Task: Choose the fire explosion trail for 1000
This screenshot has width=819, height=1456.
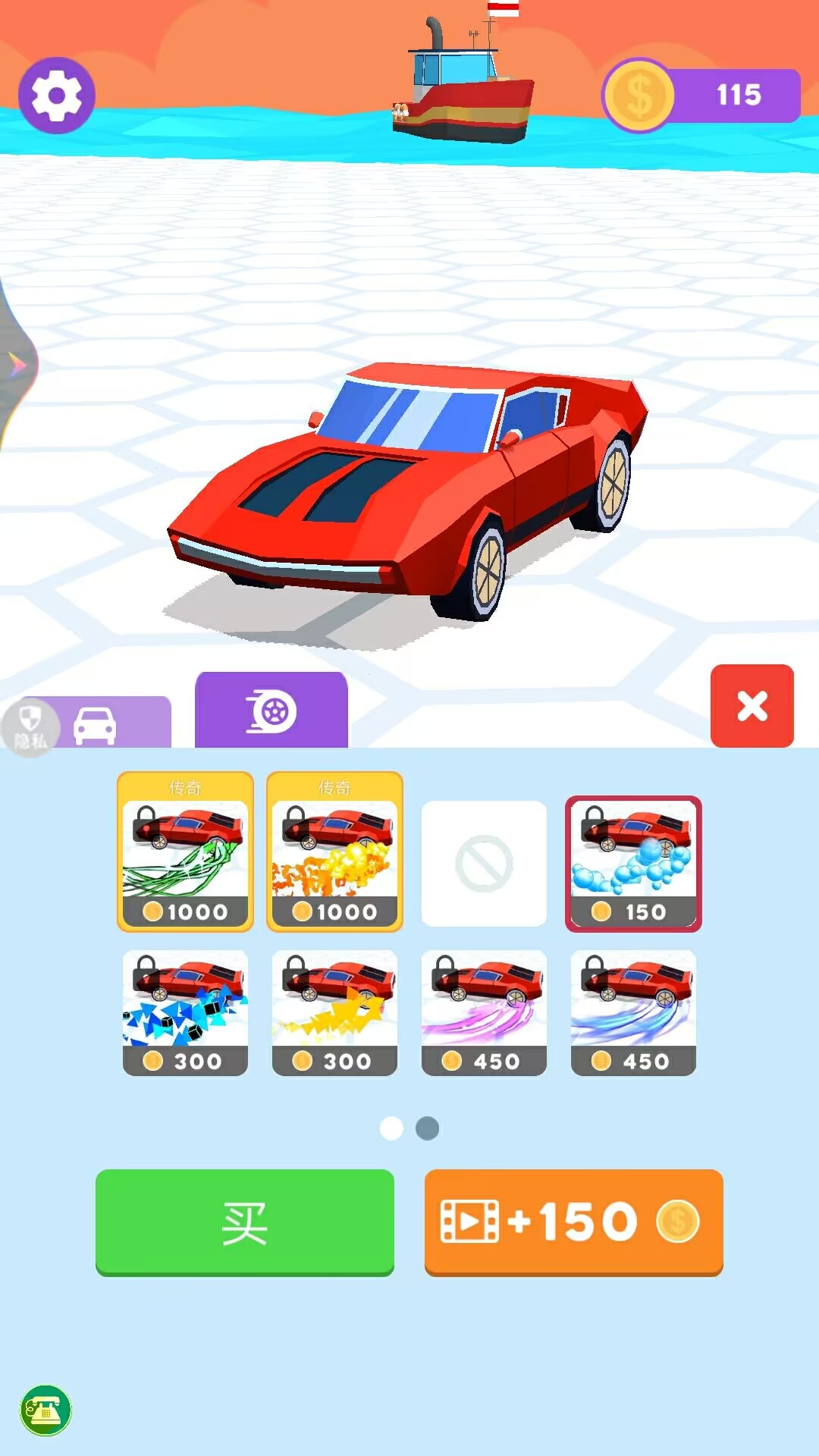Action: [334, 852]
